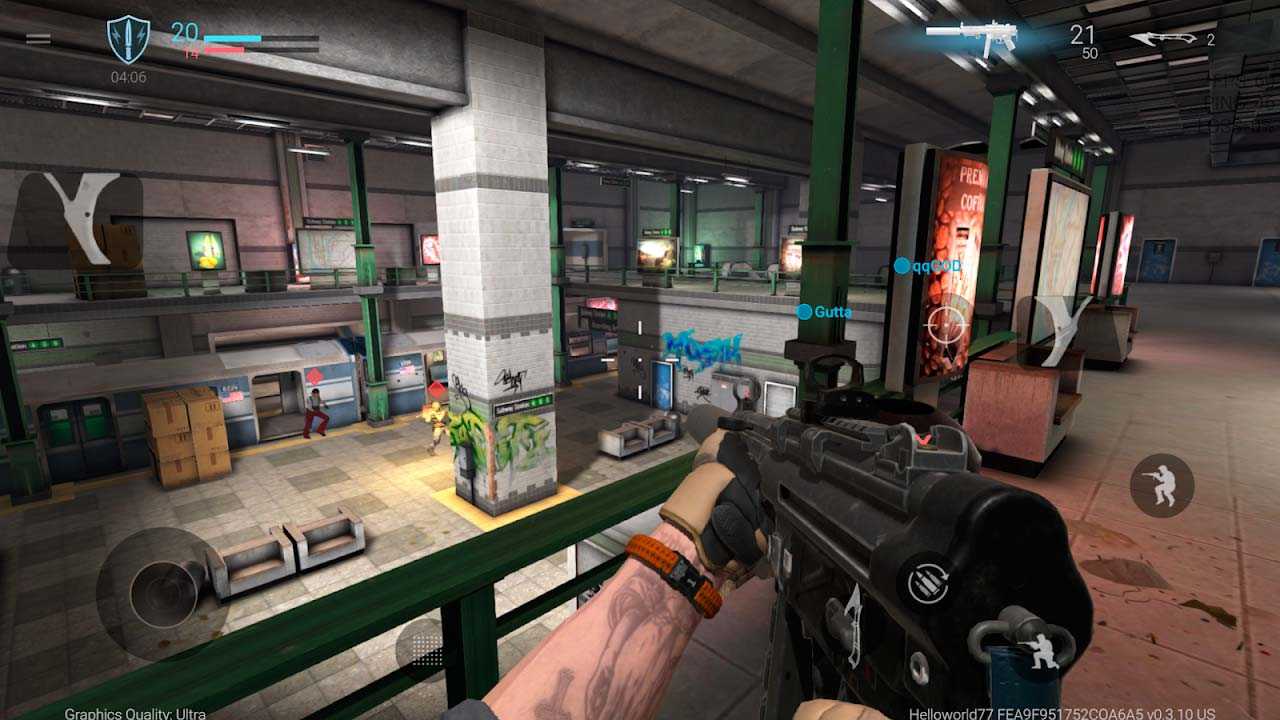Aim down sights with the crosshair button

945,324
